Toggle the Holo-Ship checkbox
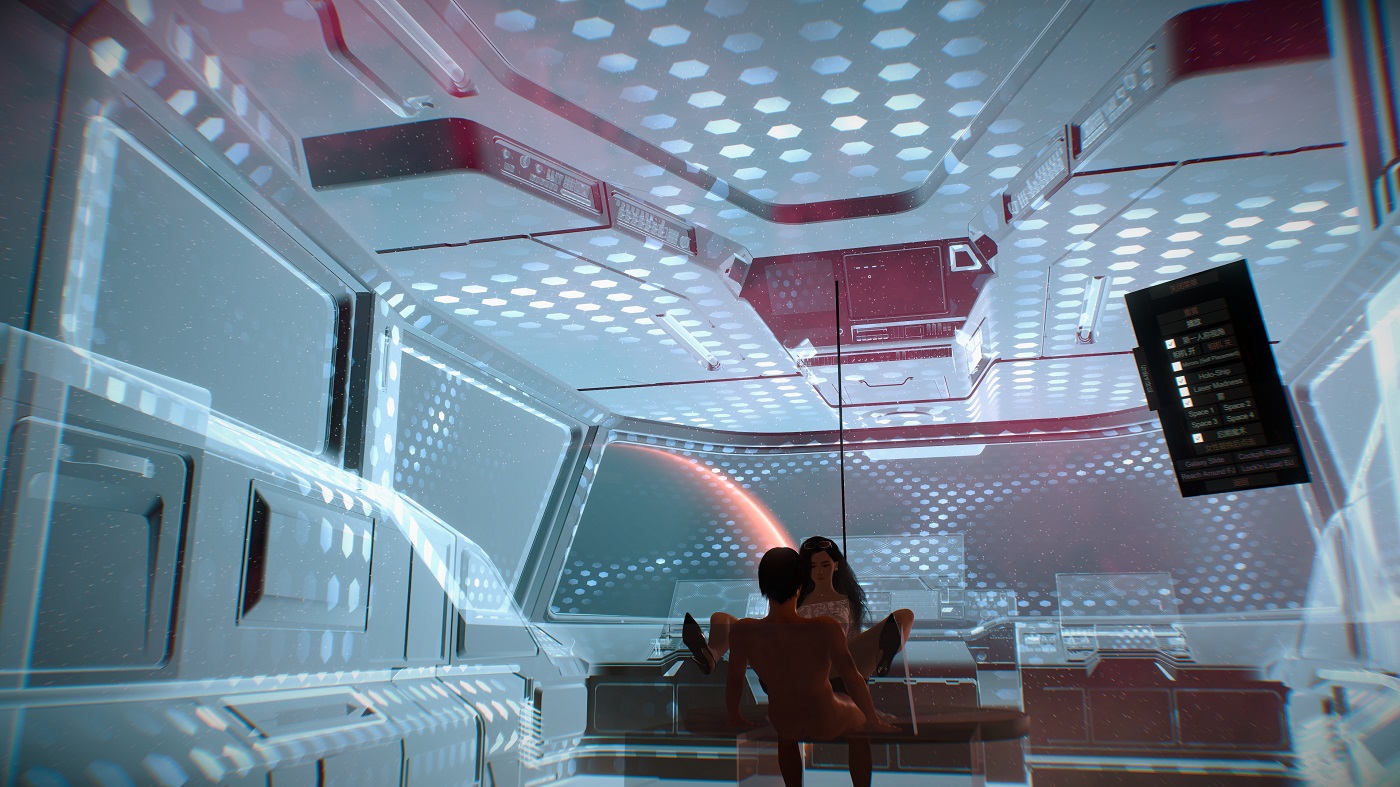The image size is (1400, 787). (1181, 380)
